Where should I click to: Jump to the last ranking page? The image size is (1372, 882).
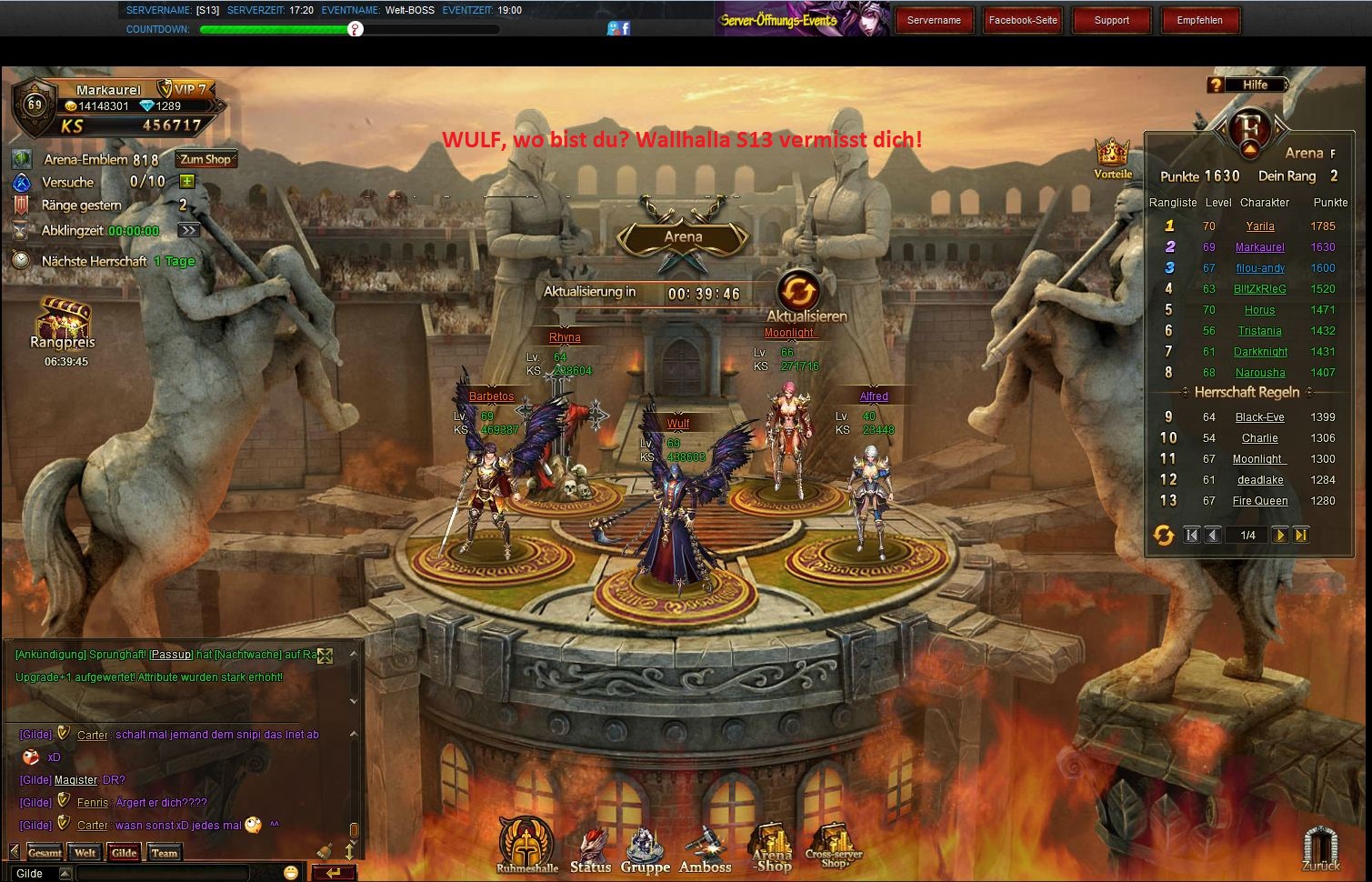(1301, 536)
